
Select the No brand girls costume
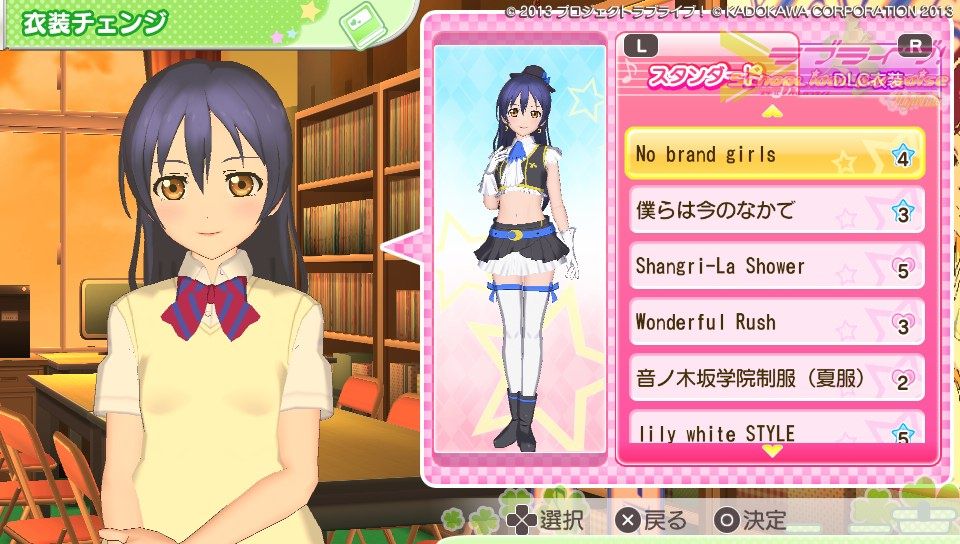(x=774, y=155)
